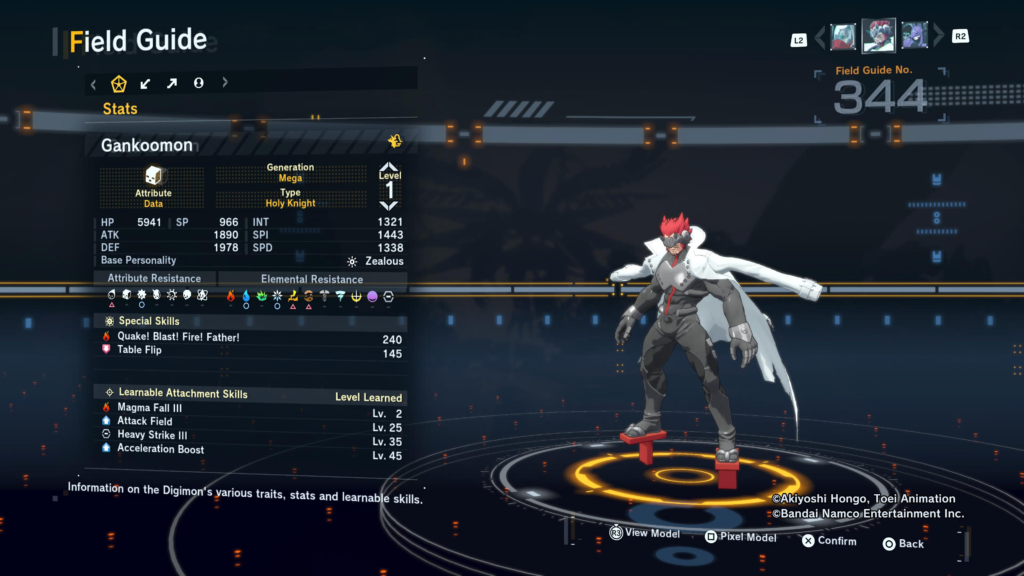Click the right arrow beside the portraits
The width and height of the screenshot is (1024, 576).
pos(937,38)
